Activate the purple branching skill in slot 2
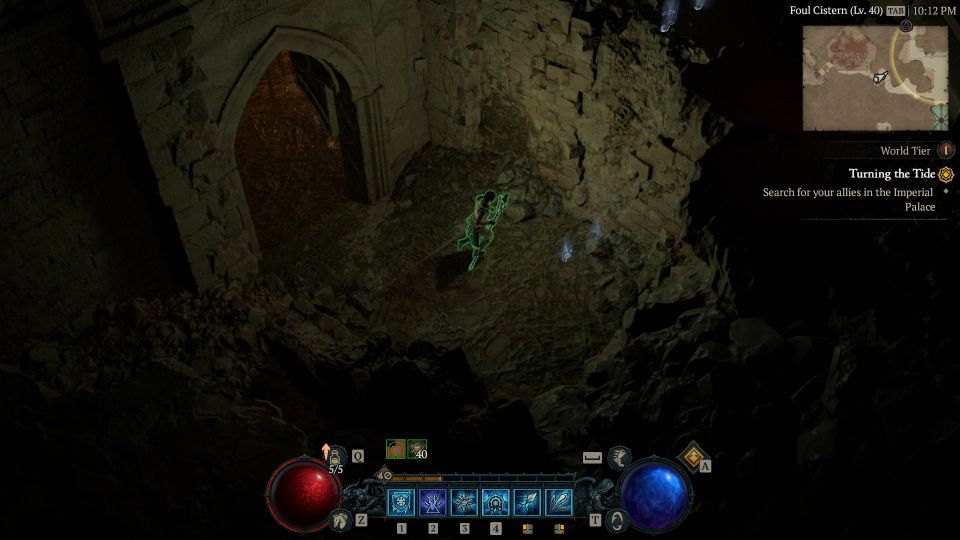This screenshot has height=540, width=960. (433, 502)
